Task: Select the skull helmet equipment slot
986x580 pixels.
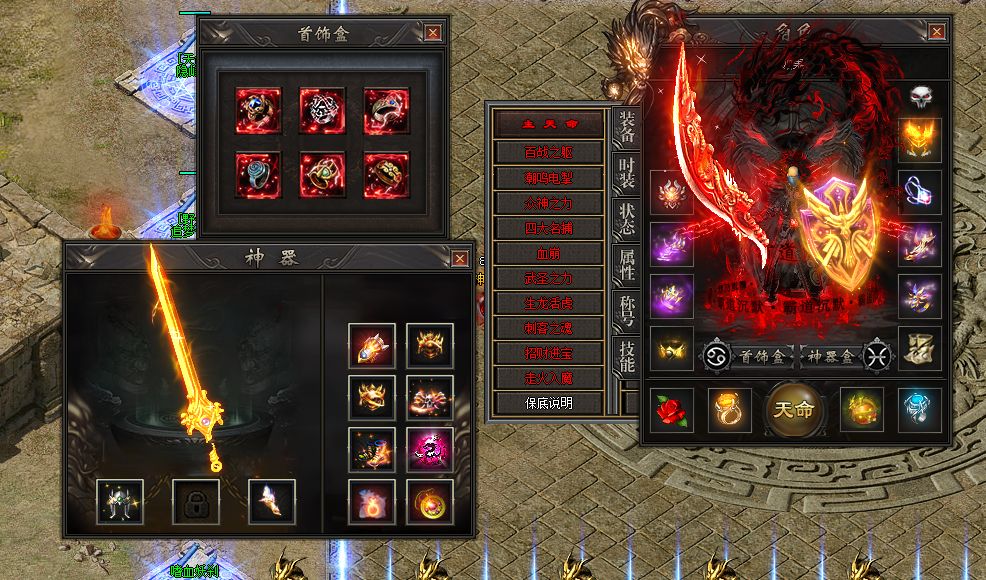Action: (920, 96)
